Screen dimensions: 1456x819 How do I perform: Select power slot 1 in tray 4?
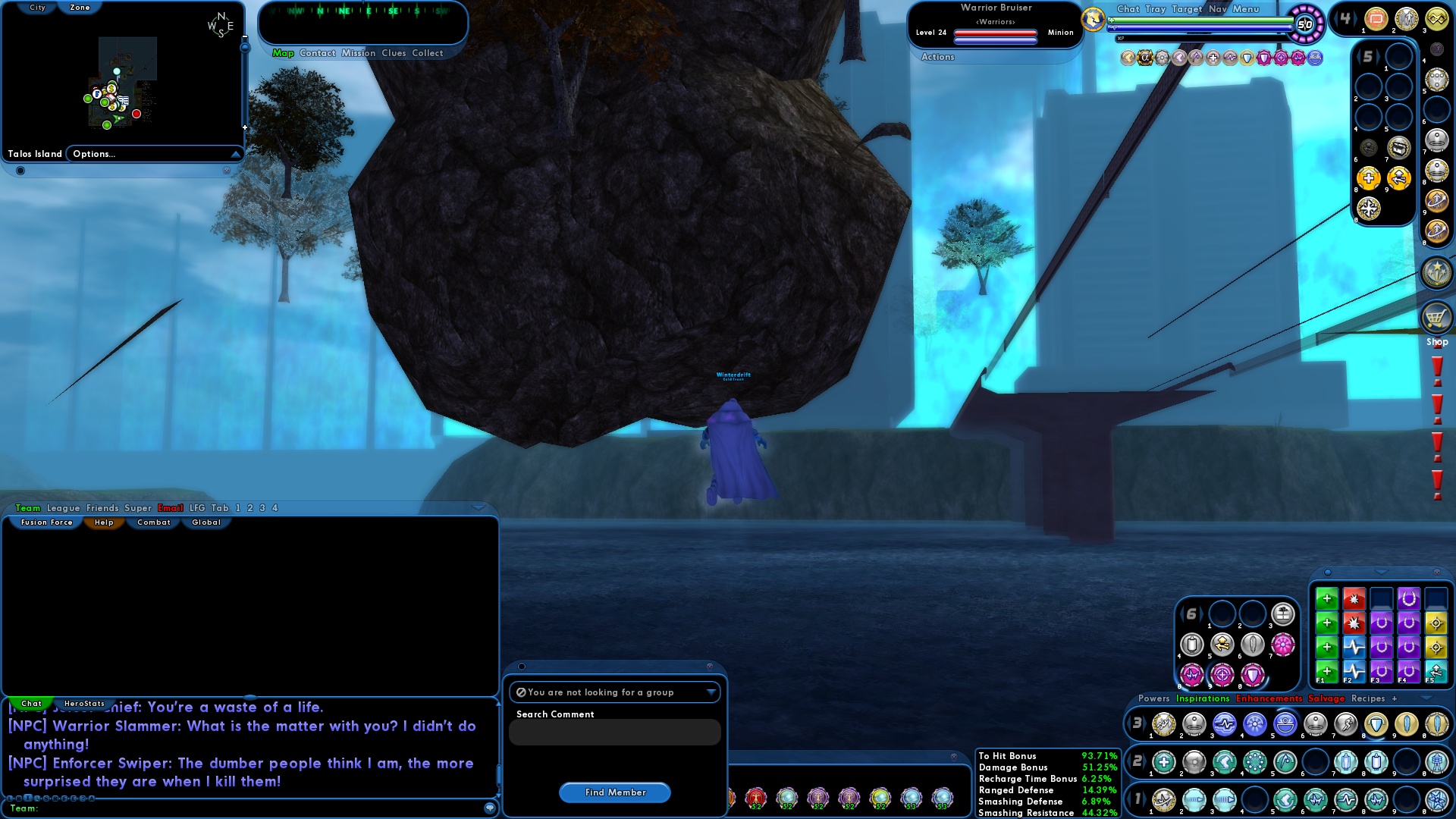pos(1376,20)
